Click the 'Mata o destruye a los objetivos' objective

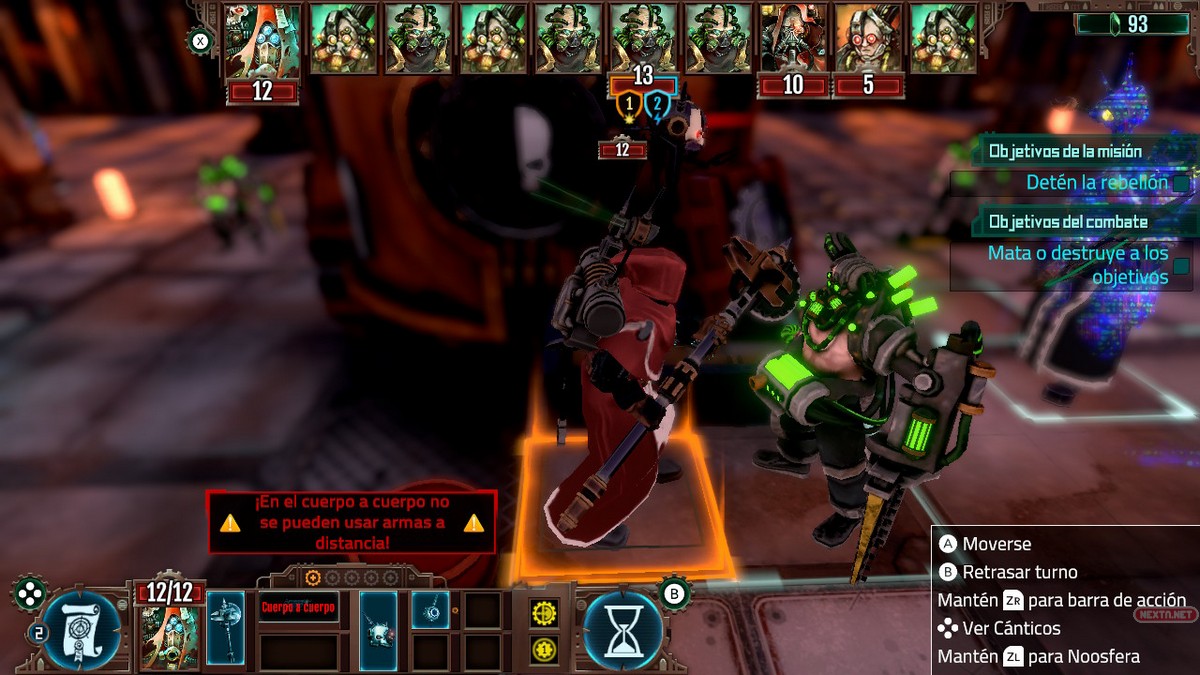(1078, 265)
